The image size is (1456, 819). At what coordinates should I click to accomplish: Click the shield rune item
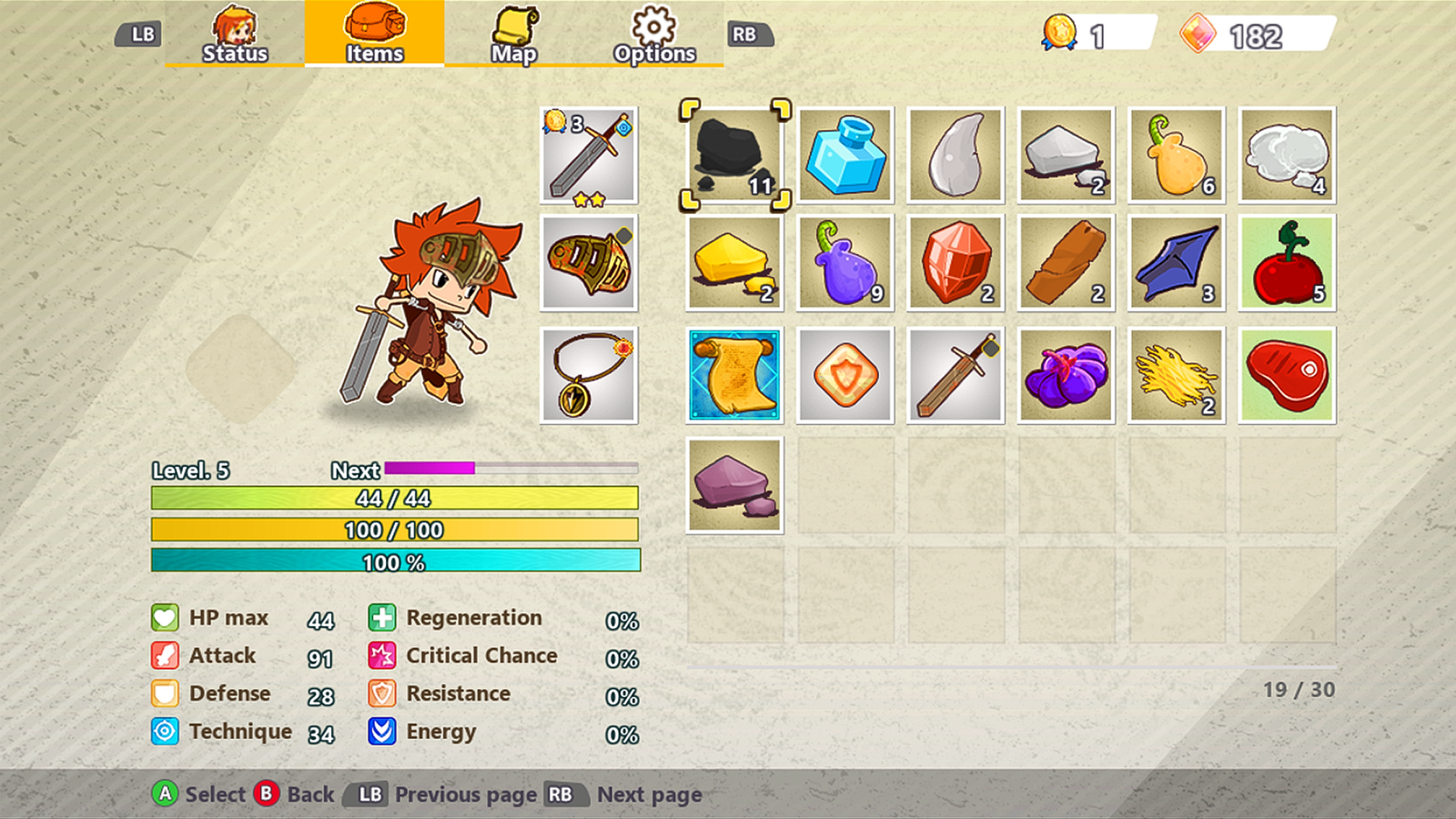coord(844,374)
